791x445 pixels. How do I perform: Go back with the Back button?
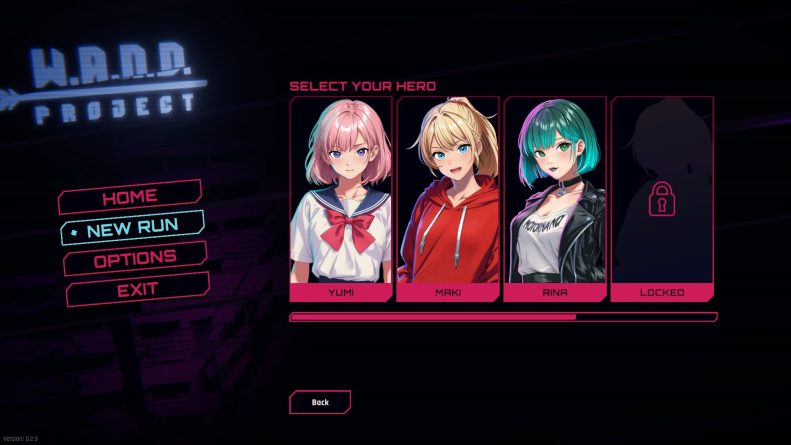coord(320,402)
